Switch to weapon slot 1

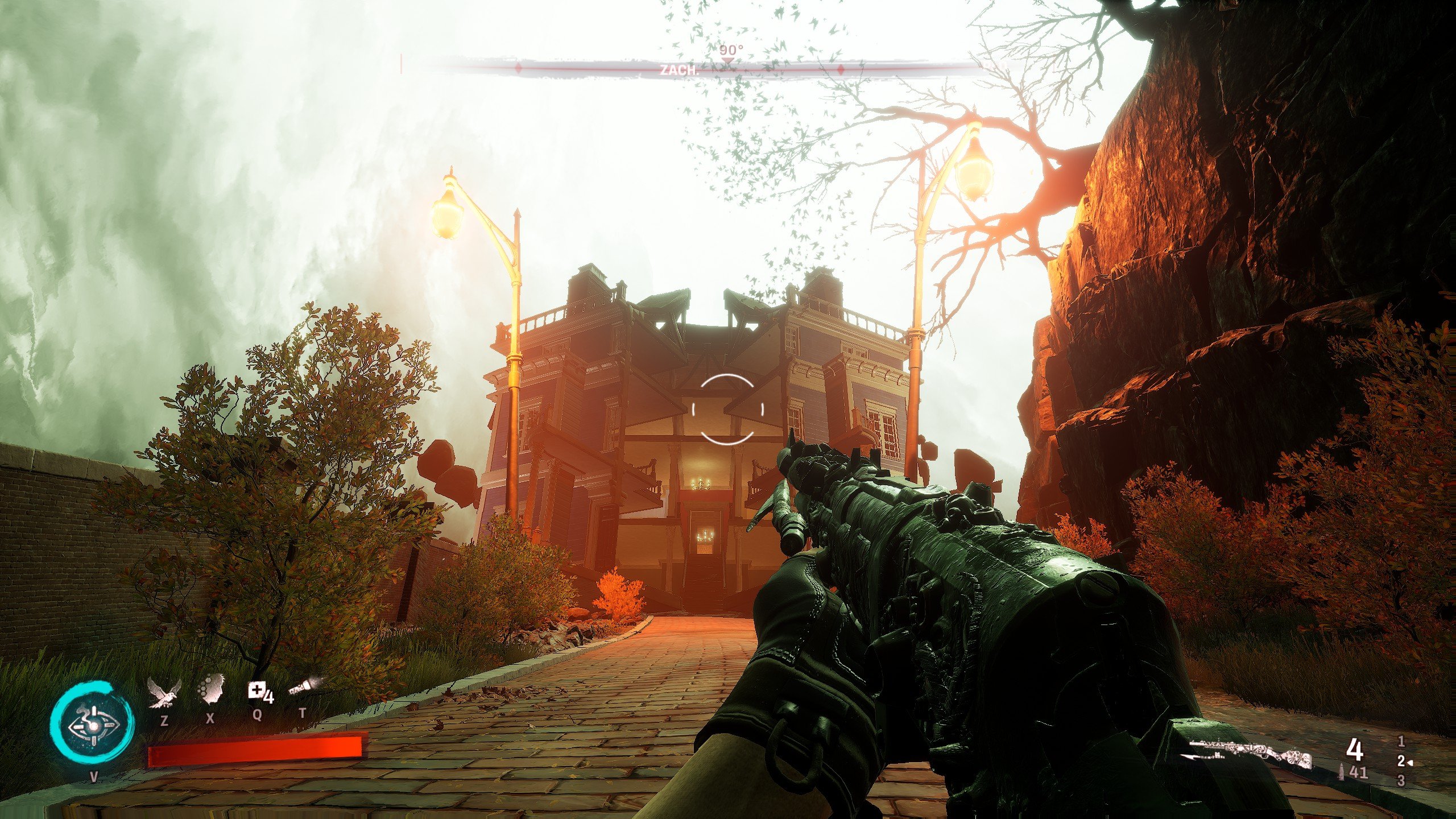coord(1401,742)
